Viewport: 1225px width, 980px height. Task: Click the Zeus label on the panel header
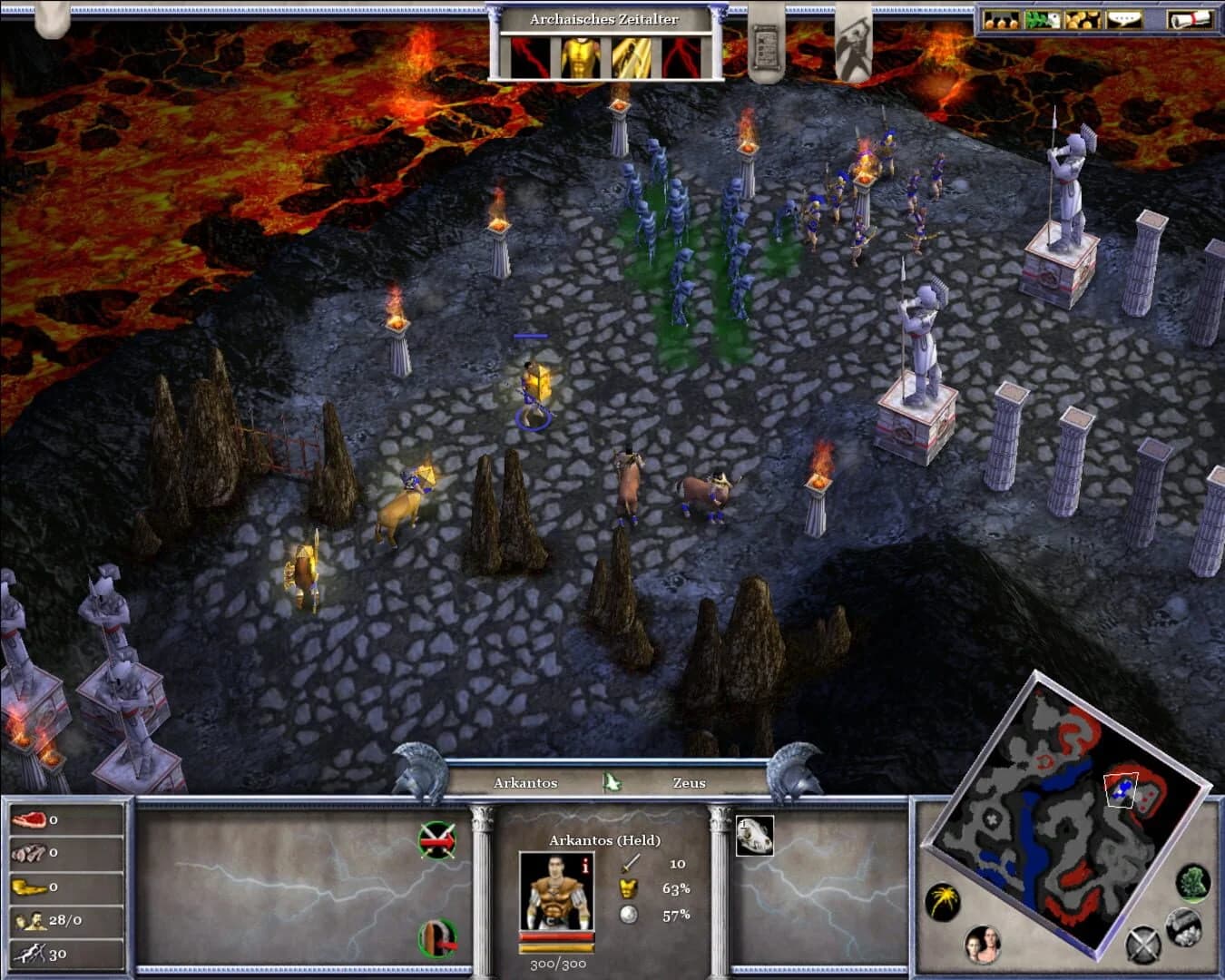click(x=688, y=782)
